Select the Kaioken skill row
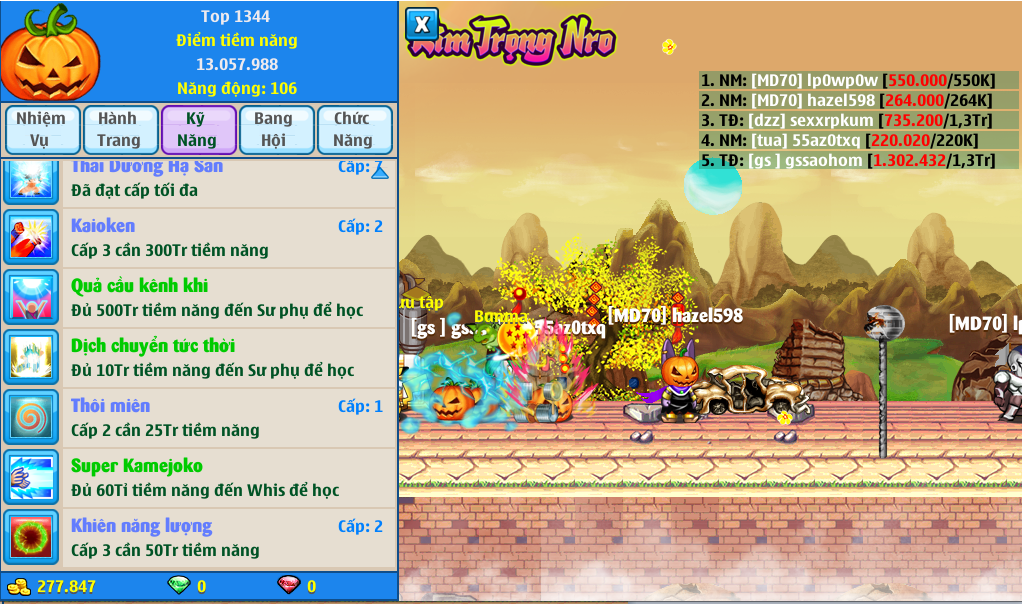1022x604 pixels. pos(200,238)
